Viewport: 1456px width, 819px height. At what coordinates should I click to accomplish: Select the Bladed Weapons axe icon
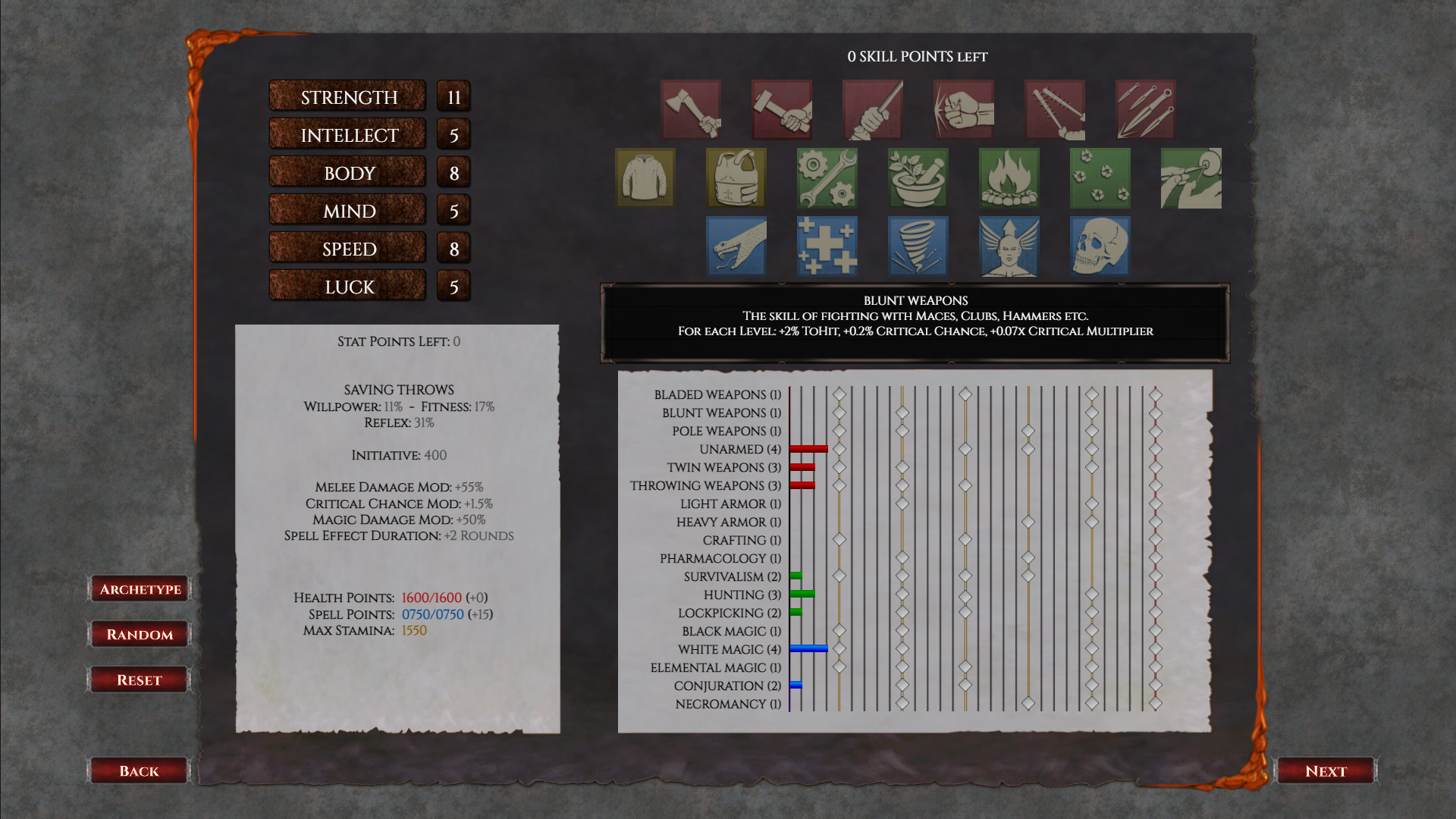click(690, 108)
